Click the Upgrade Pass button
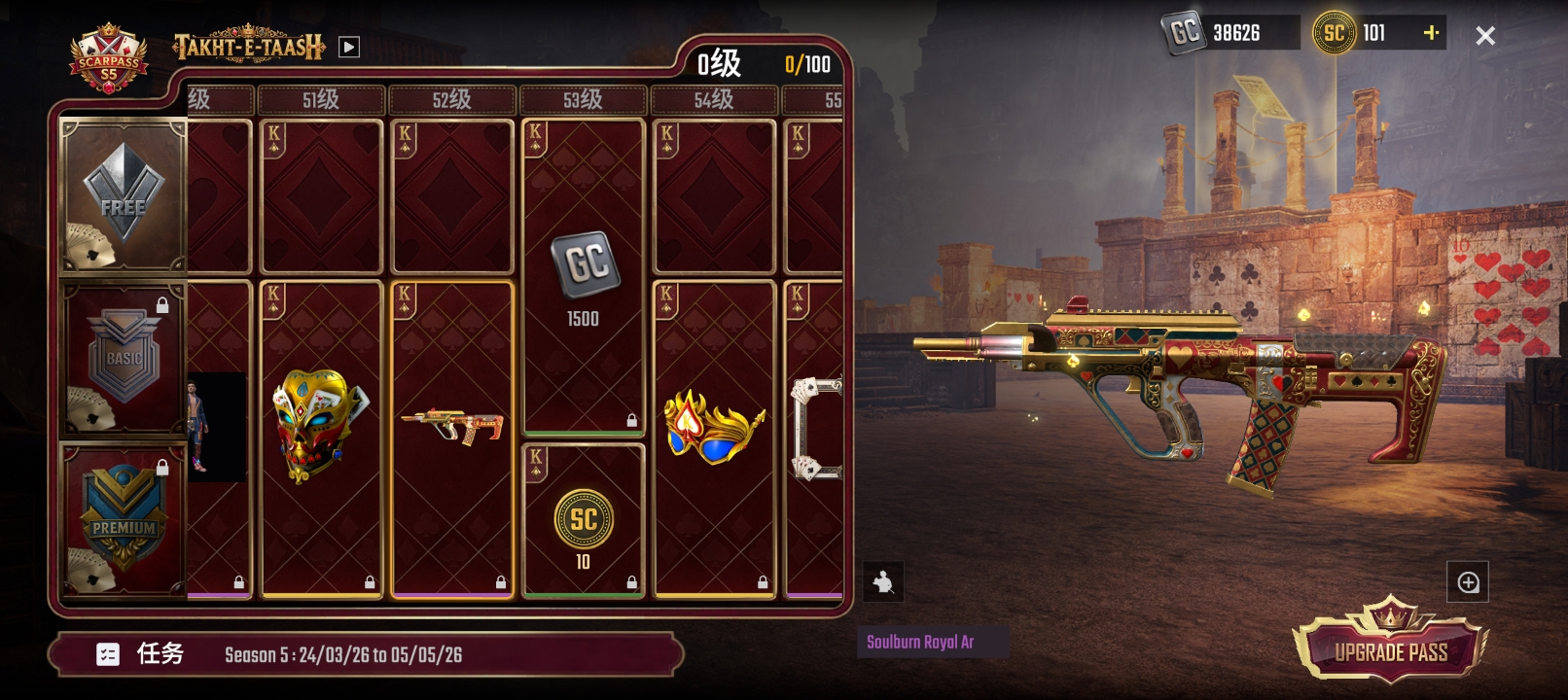The height and width of the screenshot is (700, 1568). [1390, 648]
